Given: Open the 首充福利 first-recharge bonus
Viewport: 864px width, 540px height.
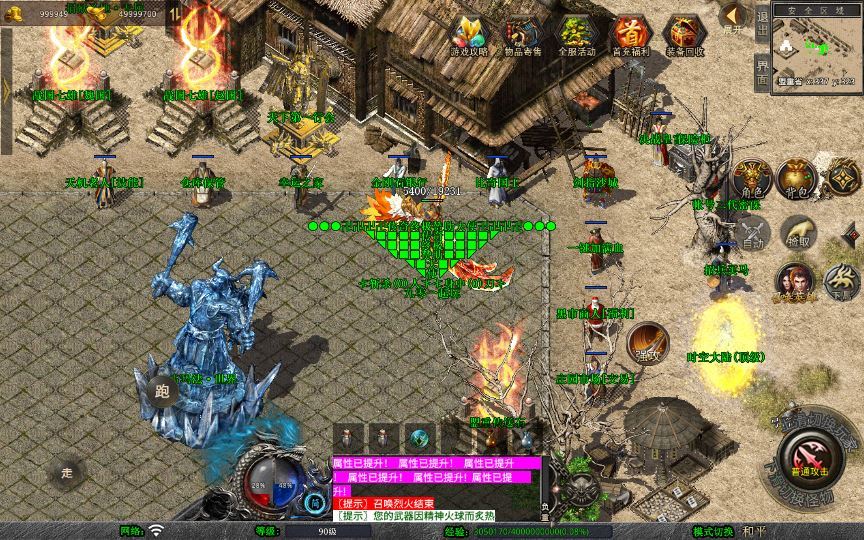Looking at the screenshot, I should coord(629,36).
